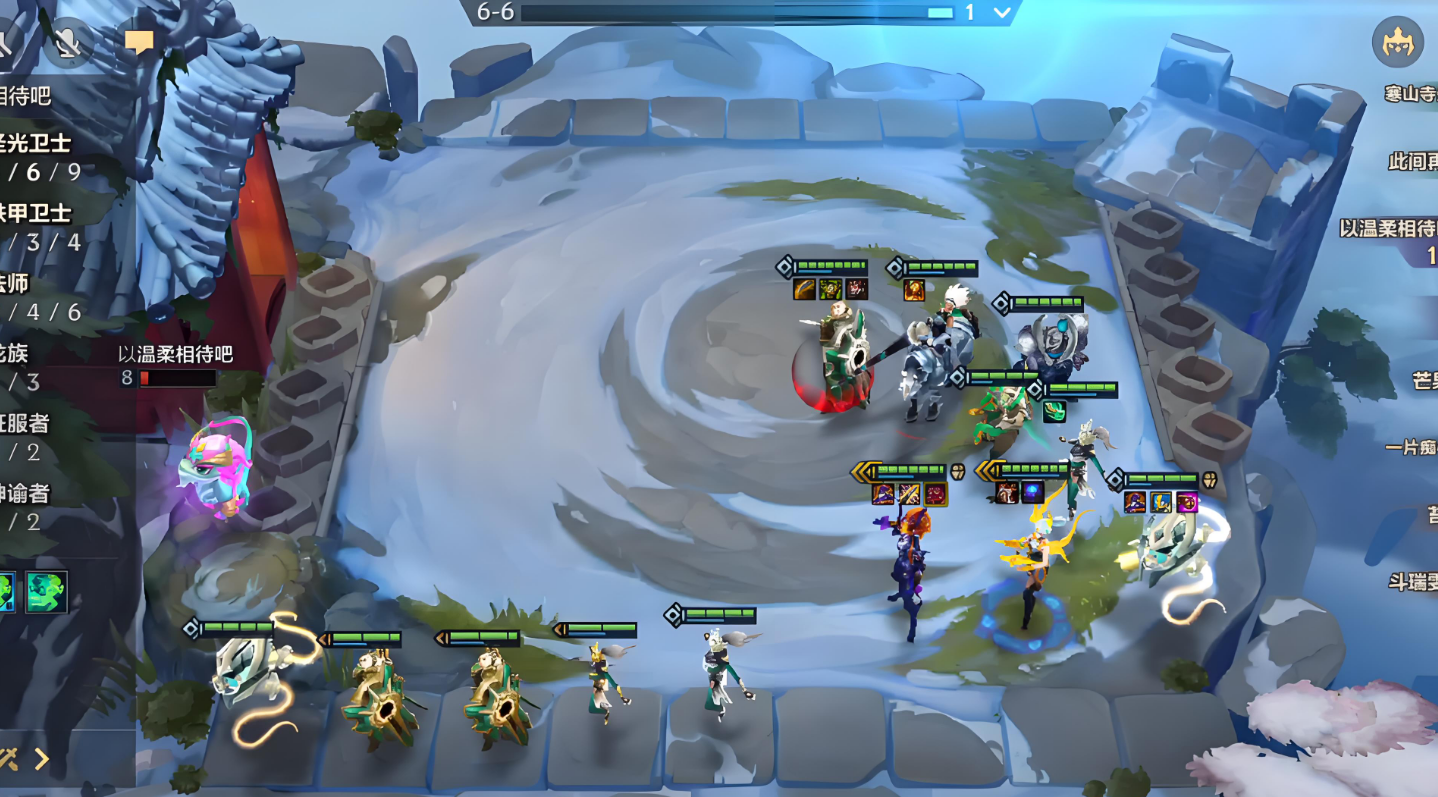Toggle the muted microphone icon
This screenshot has width=1438, height=797.
click(68, 42)
